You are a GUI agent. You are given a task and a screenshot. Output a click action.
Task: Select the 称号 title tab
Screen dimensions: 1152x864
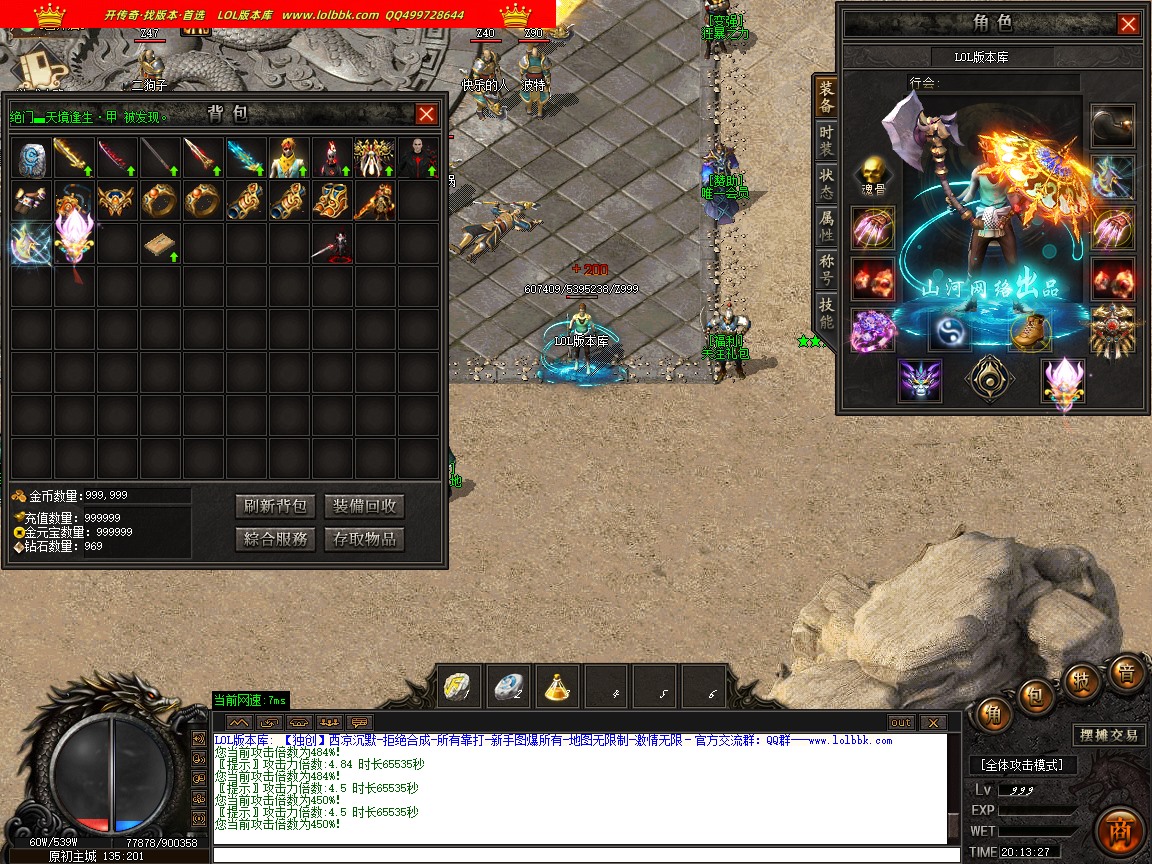pyautogui.click(x=826, y=269)
